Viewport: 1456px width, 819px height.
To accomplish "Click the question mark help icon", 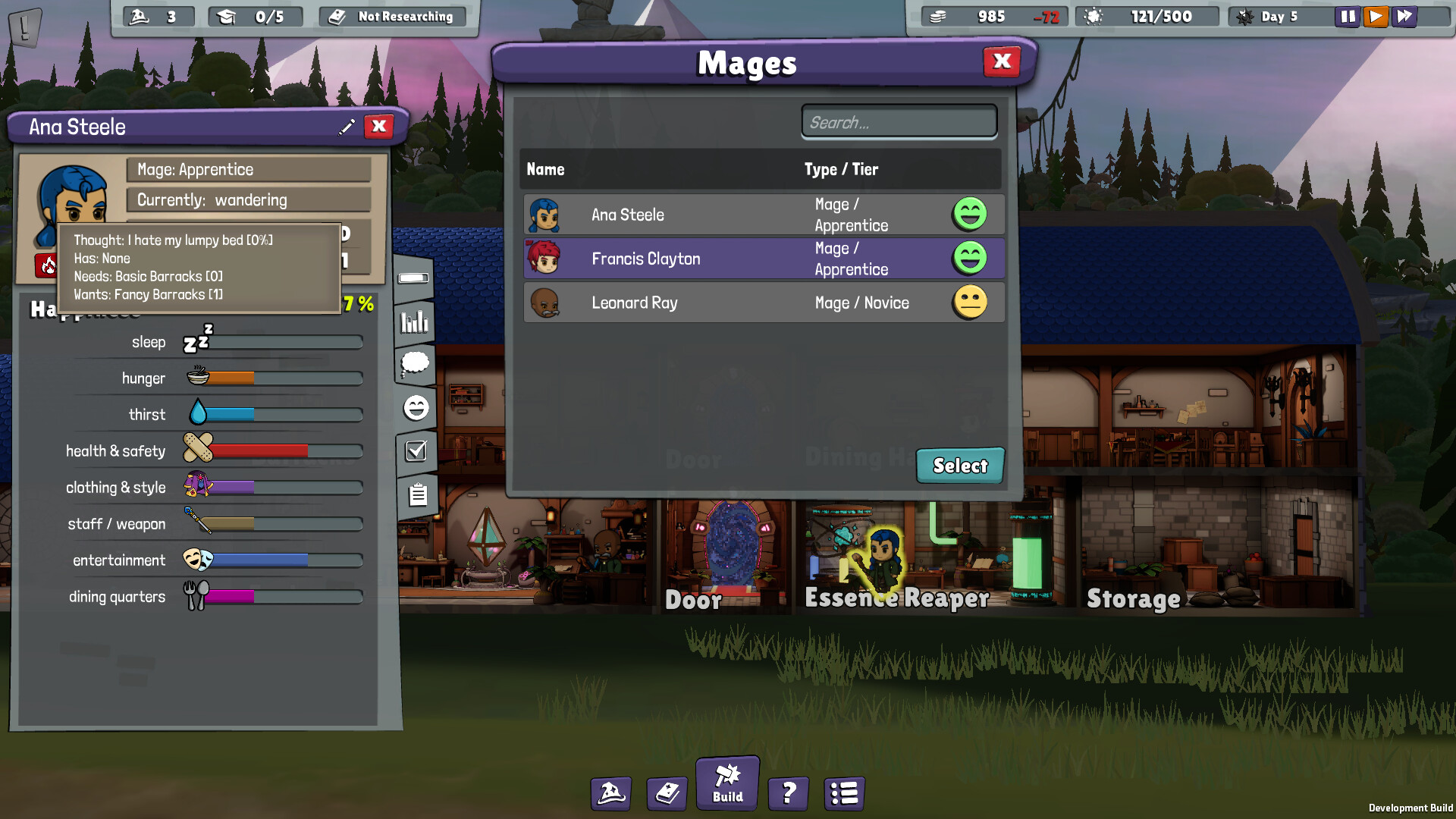I will coord(788,793).
